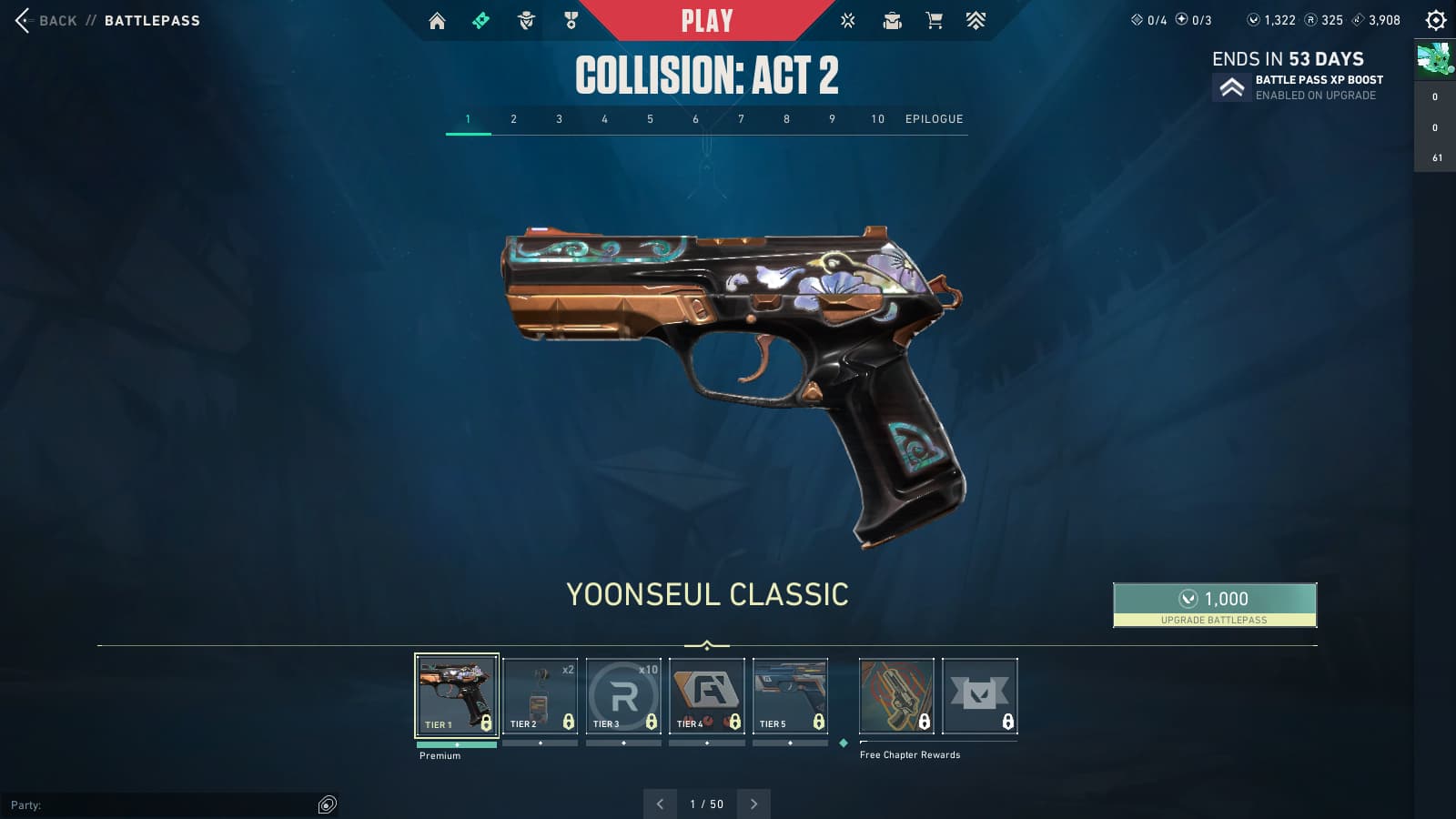This screenshot has height=819, width=1456.
Task: Open the Epilogue tab
Action: pos(934,119)
